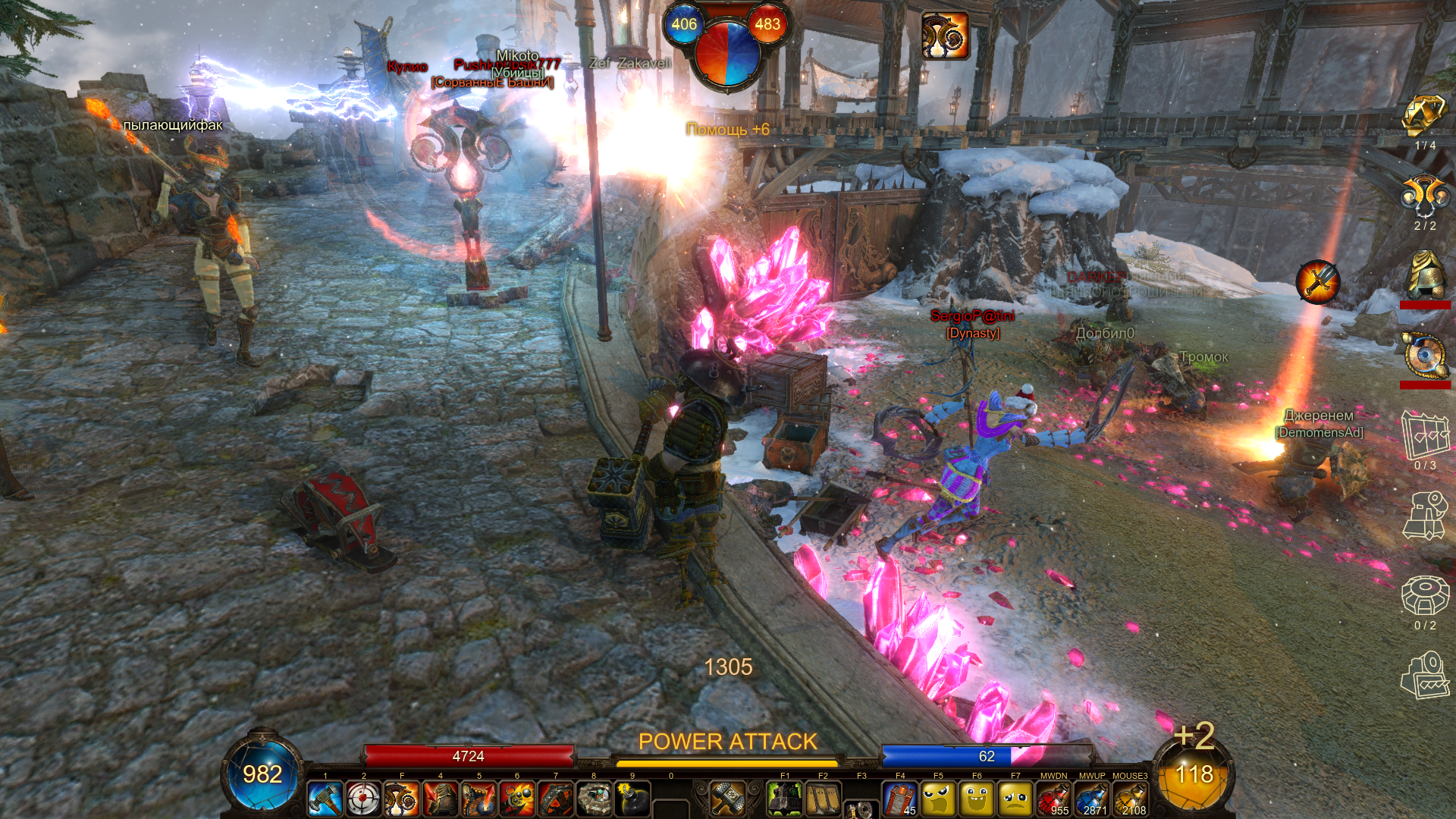Drink the blue mana potion
Image resolution: width=1456 pixels, height=819 pixels.
point(1092,799)
